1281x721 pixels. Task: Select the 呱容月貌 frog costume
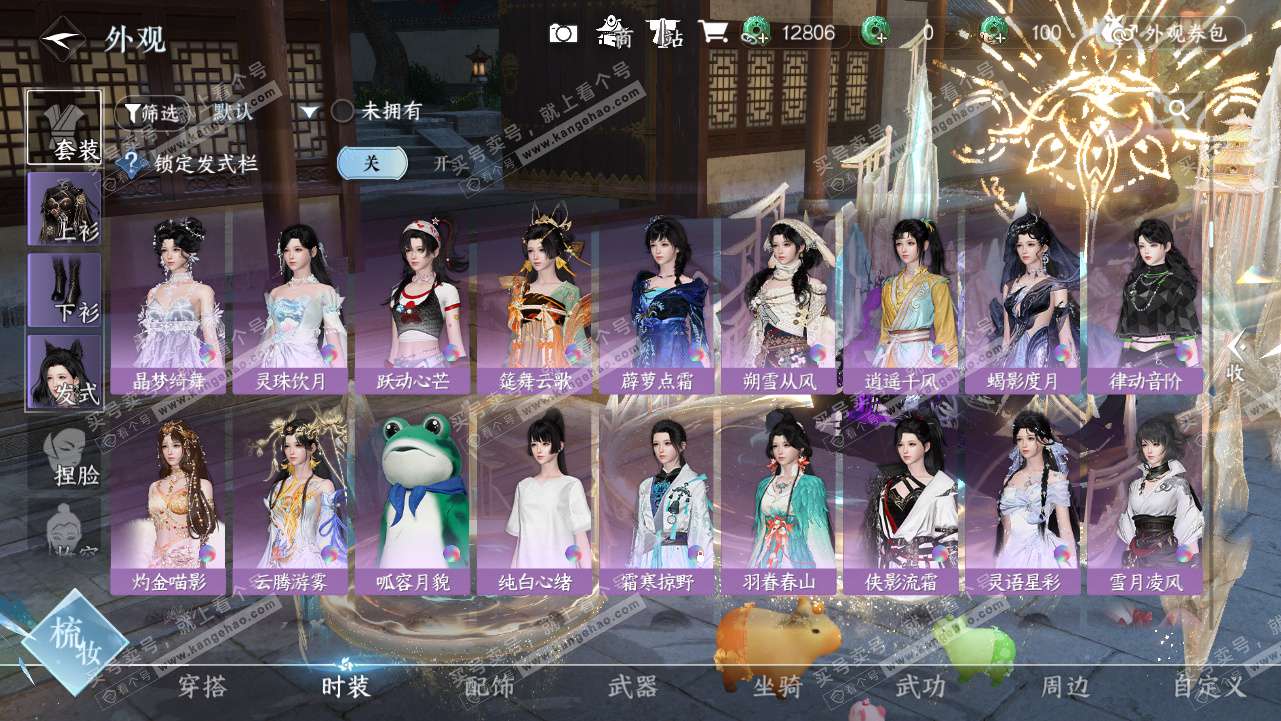[413, 502]
